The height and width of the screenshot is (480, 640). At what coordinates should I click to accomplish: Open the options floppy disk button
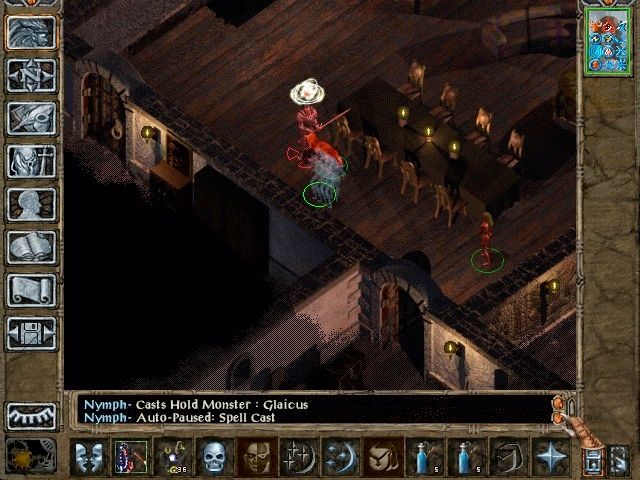coord(31,333)
